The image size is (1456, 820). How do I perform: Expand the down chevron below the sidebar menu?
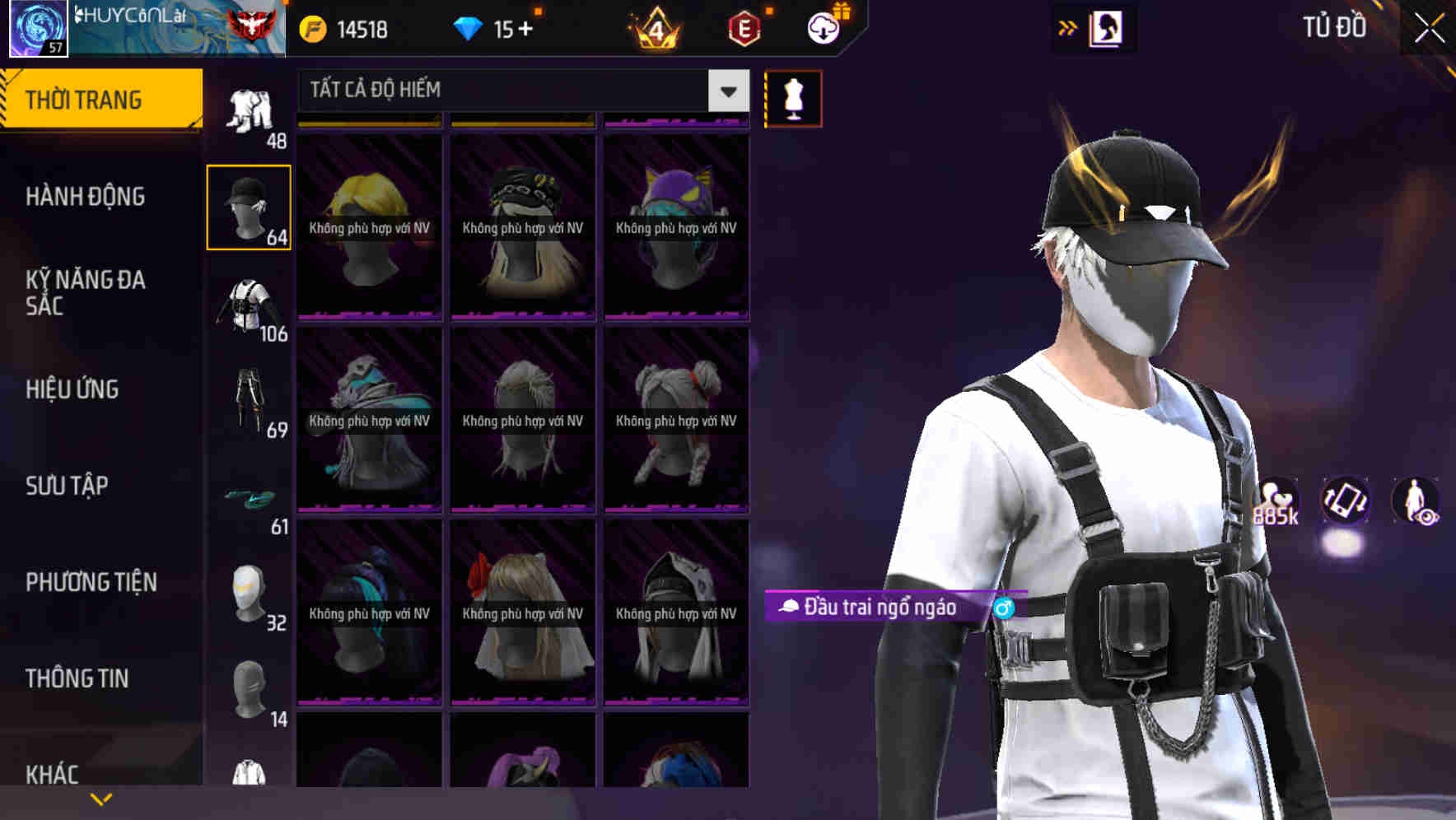100,797
